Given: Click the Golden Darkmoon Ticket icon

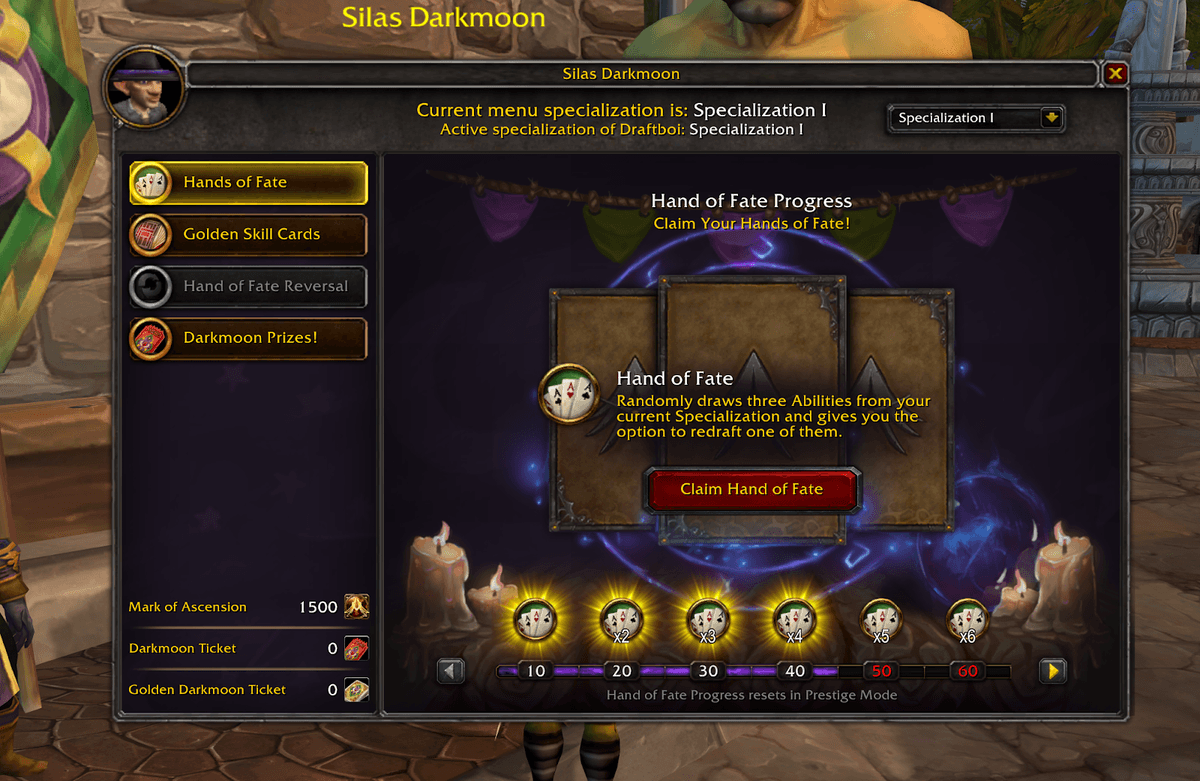Looking at the screenshot, I should (357, 689).
